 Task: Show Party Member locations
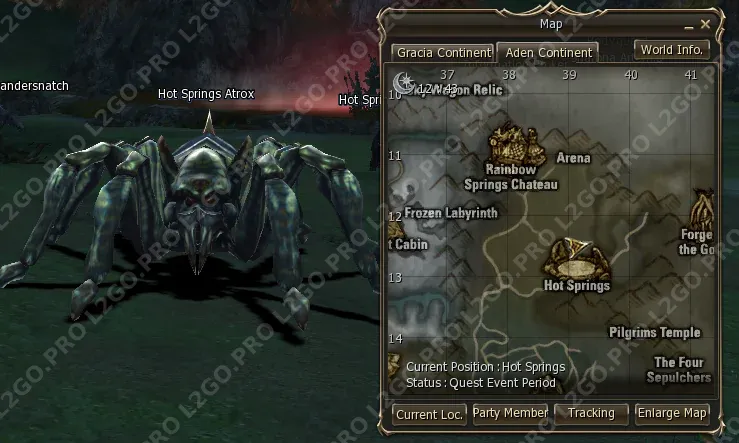click(510, 413)
